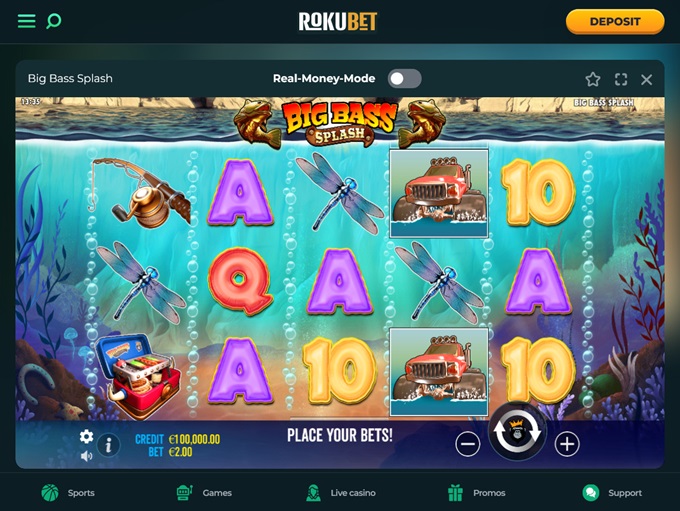Screen dimensions: 680x511
Task: Toggle Real-Money-Mode switch
Action: (x=405, y=79)
